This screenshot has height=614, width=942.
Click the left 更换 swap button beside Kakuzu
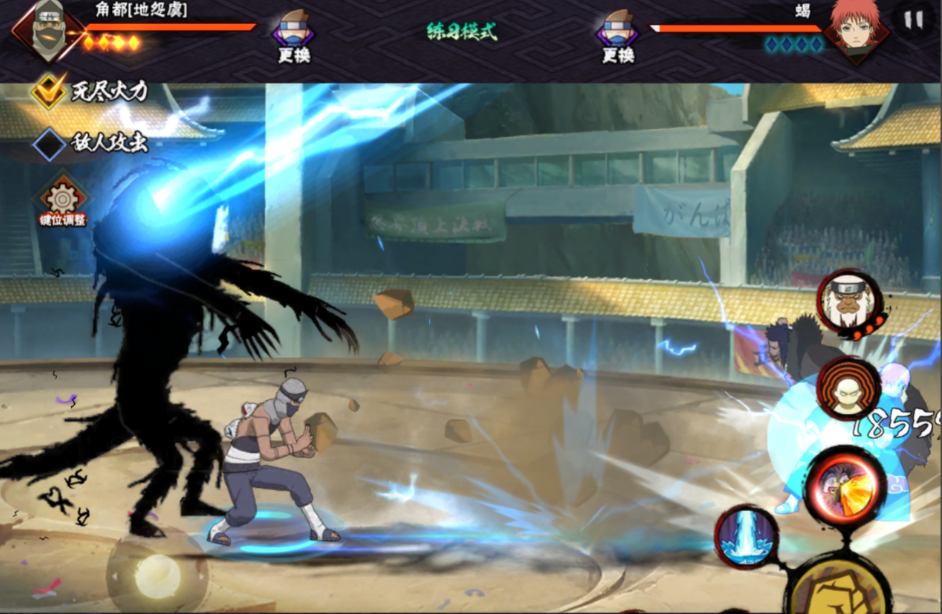293,35
